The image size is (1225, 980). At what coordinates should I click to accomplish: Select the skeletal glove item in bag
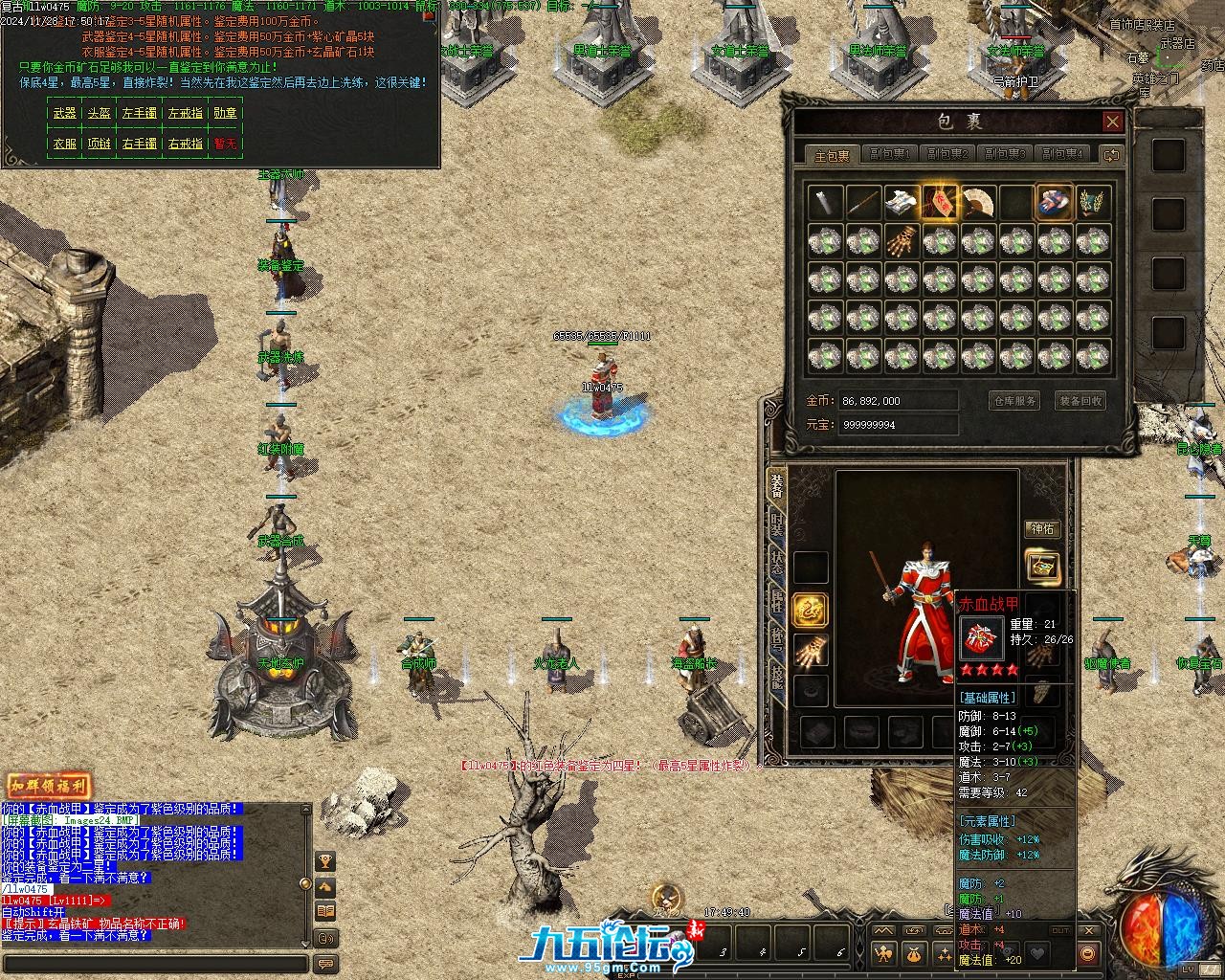coord(901,240)
